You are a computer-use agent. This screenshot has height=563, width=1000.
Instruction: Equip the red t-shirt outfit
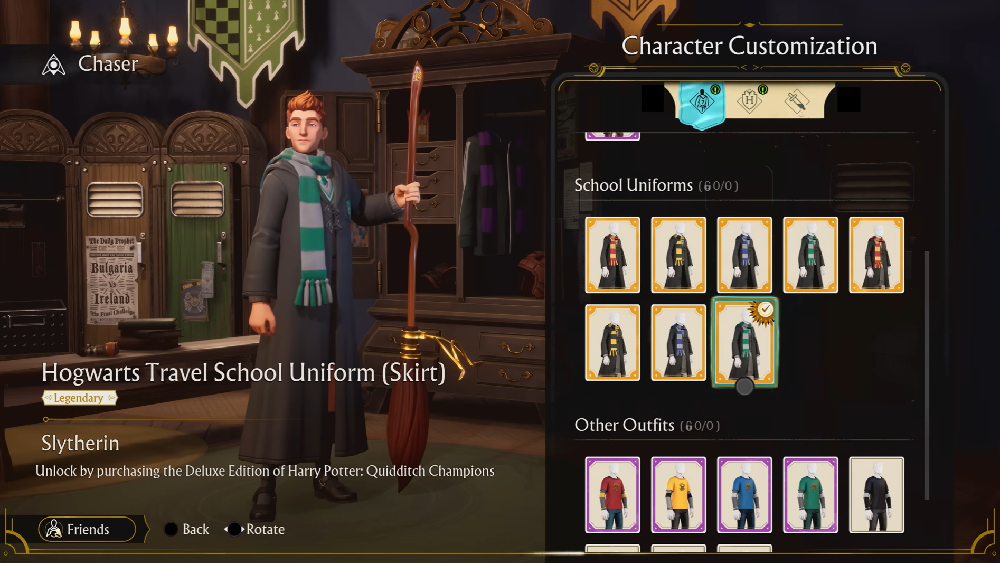pyautogui.click(x=612, y=494)
